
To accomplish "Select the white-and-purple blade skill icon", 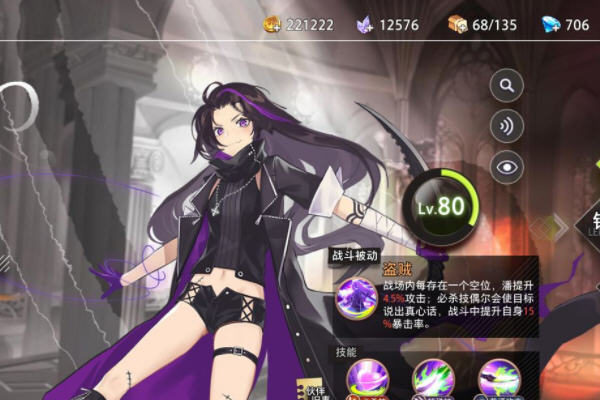I will pos(499,379).
